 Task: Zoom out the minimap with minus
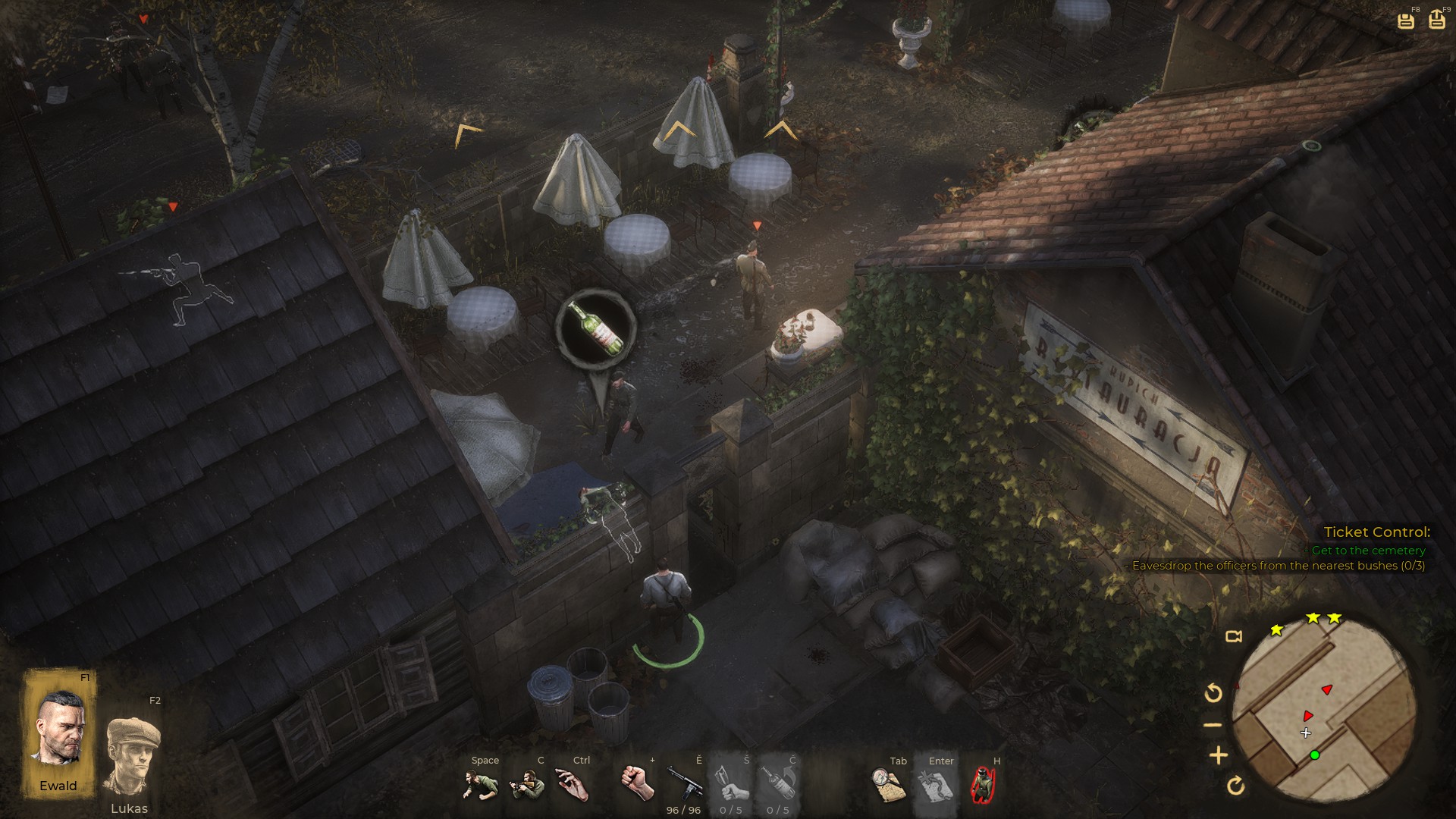(1213, 725)
